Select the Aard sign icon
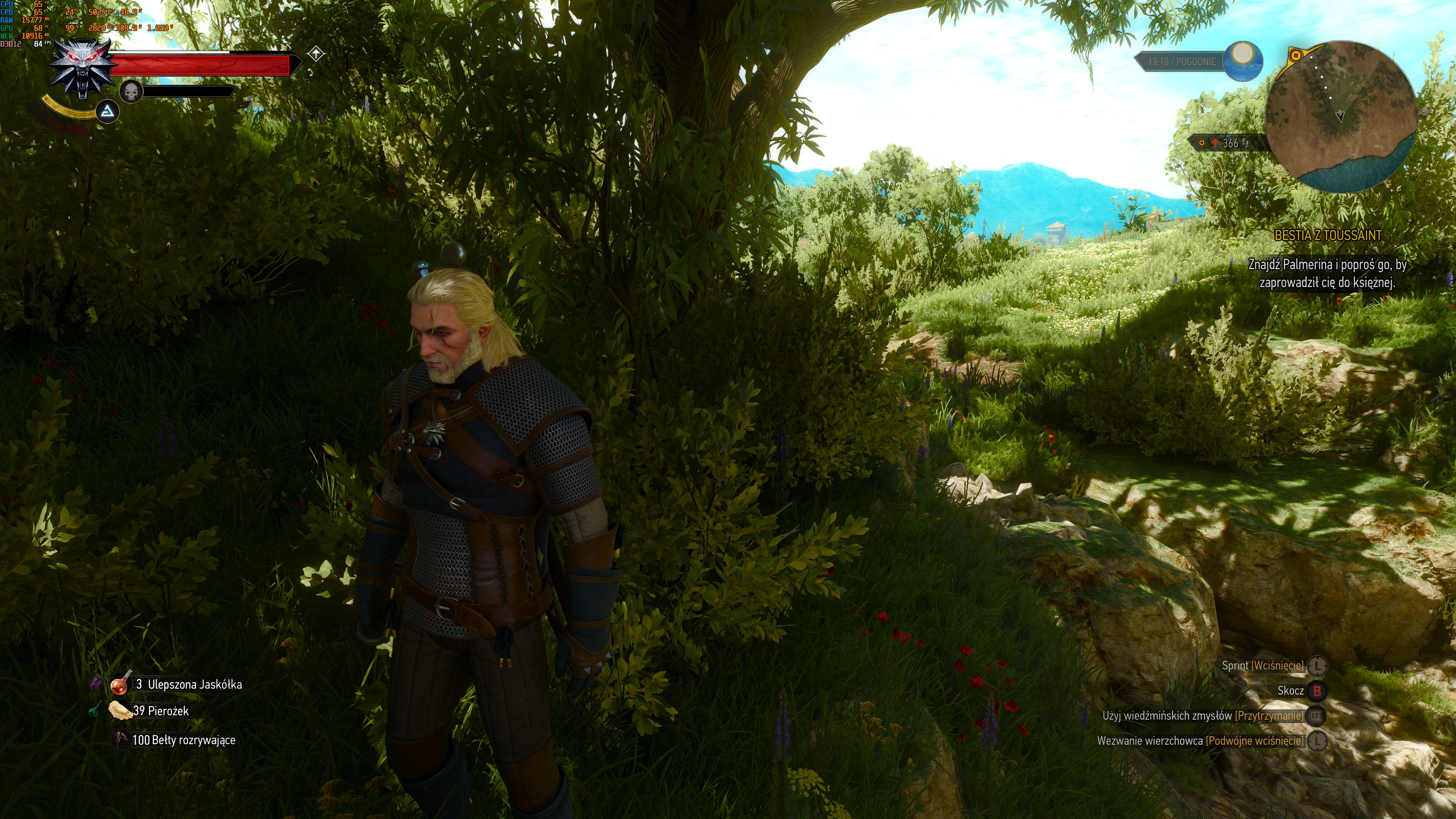Image resolution: width=1456 pixels, height=819 pixels. [107, 113]
